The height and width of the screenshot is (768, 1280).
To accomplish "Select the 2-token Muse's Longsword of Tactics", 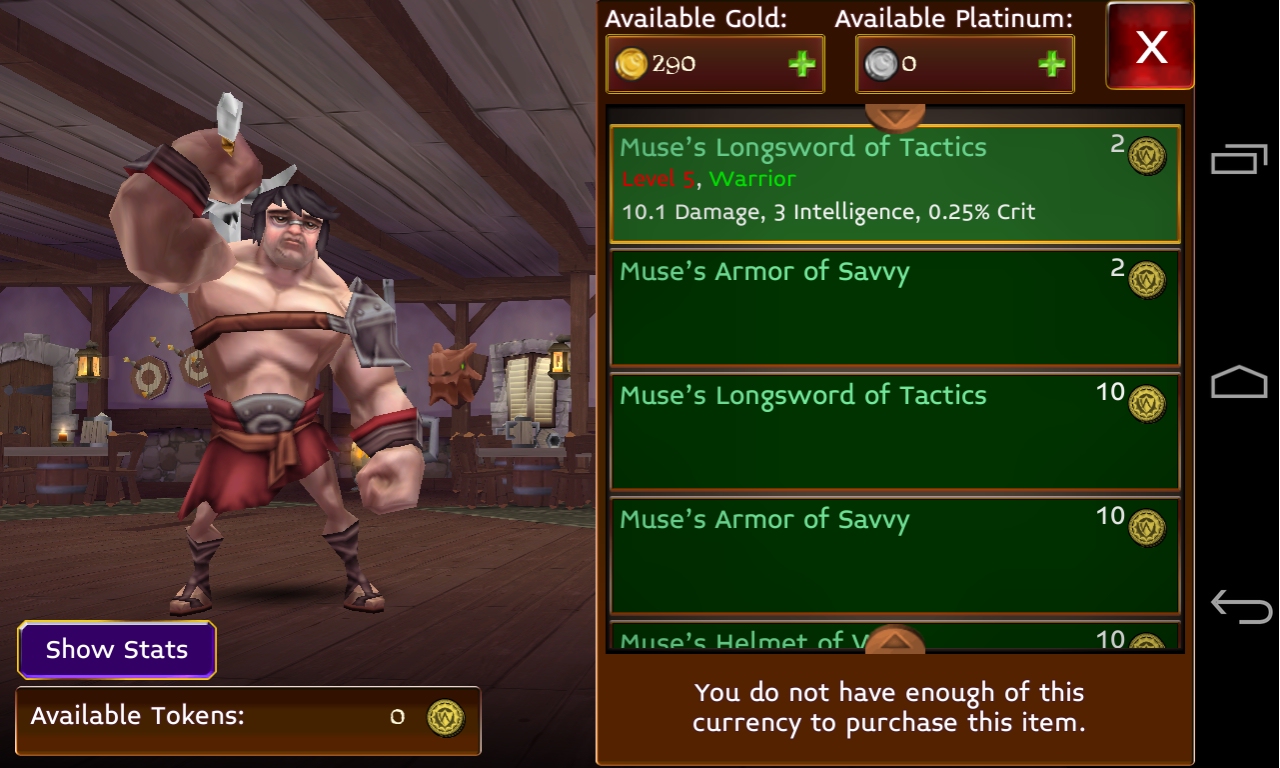I will click(x=894, y=184).
